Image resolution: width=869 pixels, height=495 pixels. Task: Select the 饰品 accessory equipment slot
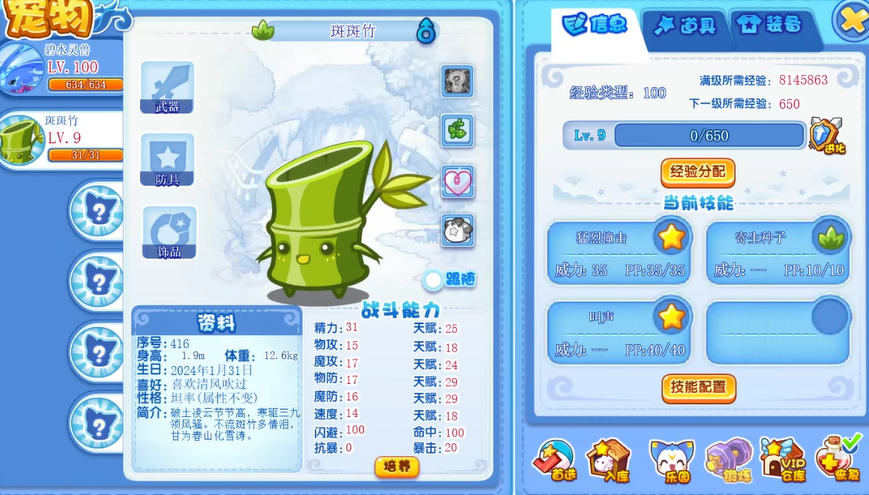[x=167, y=232]
